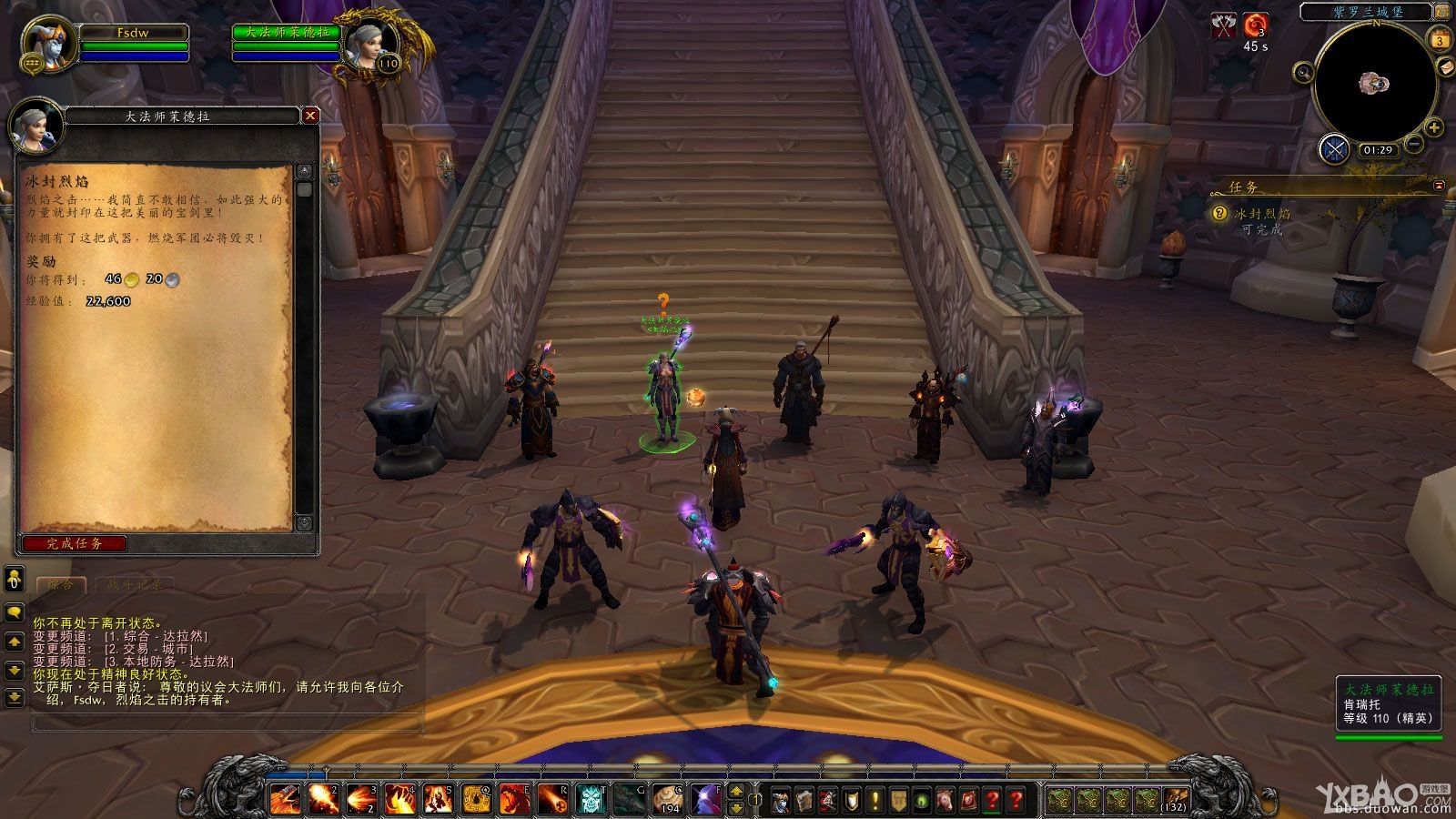Zoom in on the minimap
This screenshot has height=819, width=1456.
(x=1434, y=127)
